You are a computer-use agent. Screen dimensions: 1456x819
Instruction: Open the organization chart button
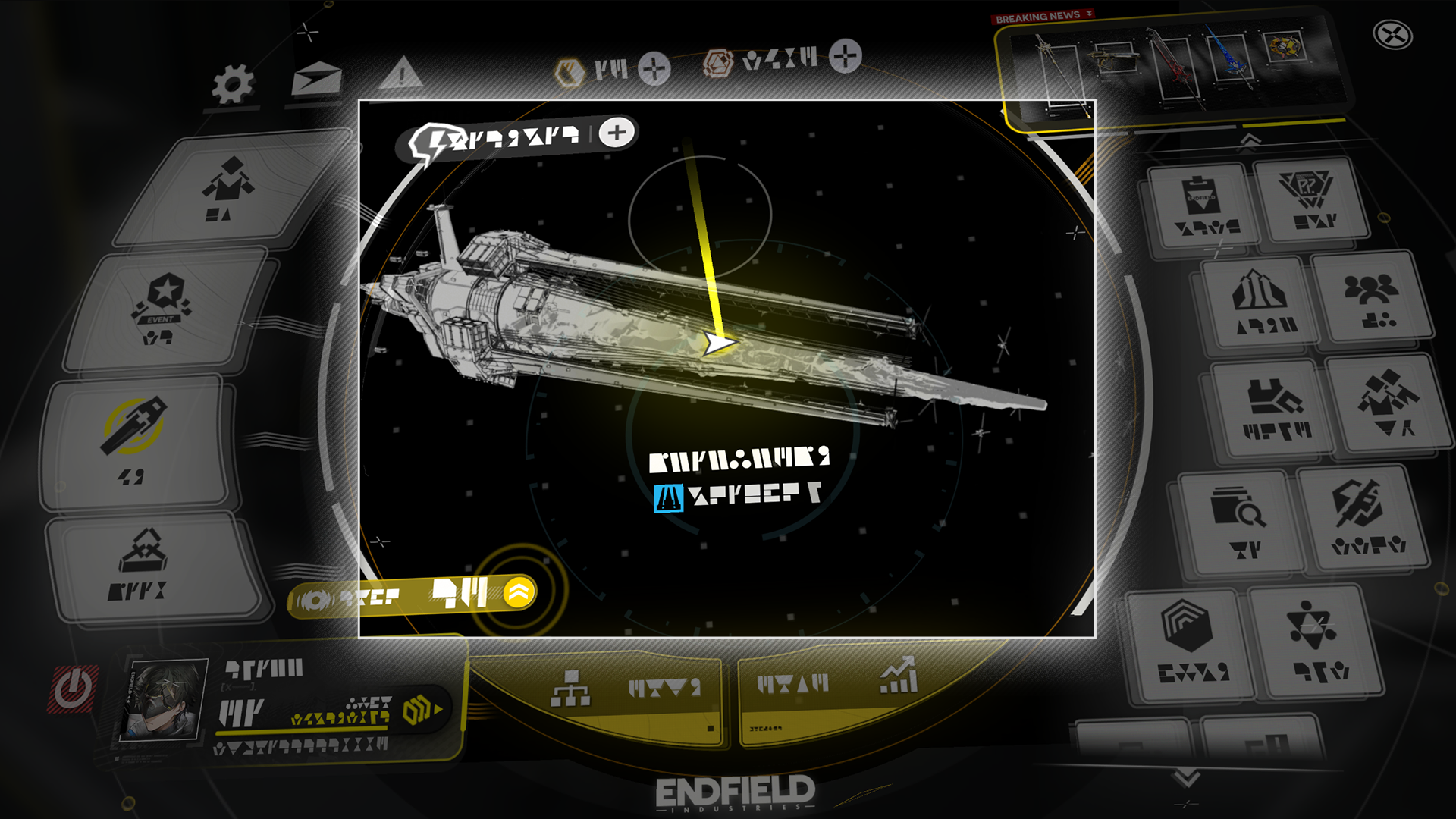(x=570, y=689)
